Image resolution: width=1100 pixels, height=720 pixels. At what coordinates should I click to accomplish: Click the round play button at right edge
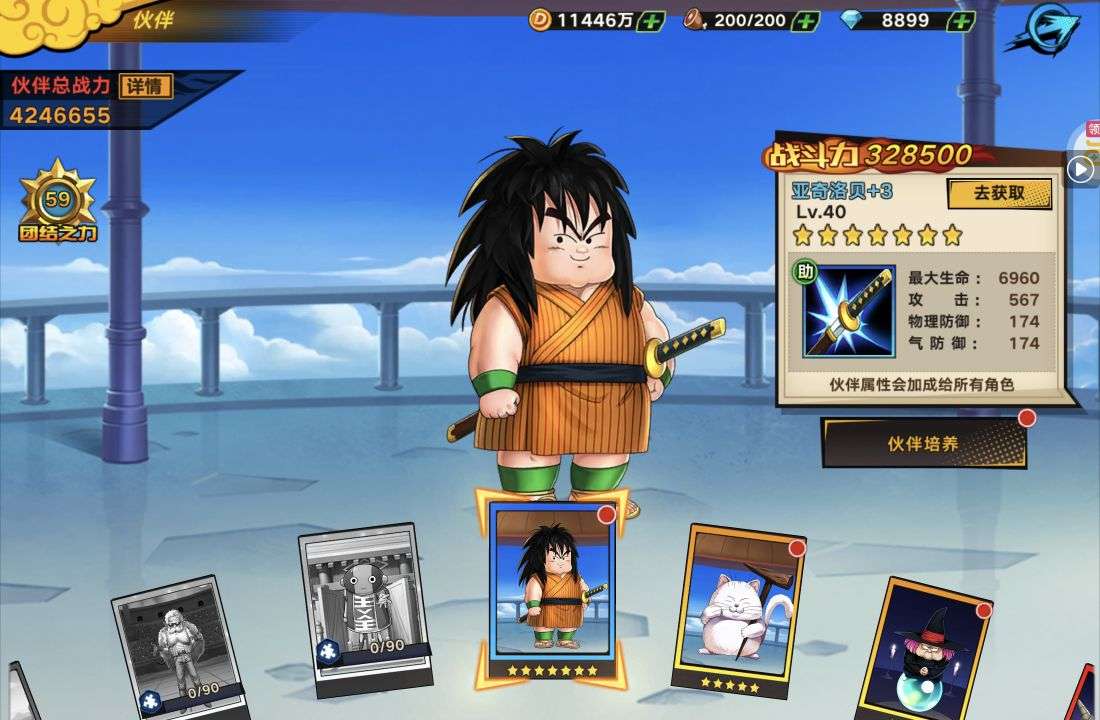point(1080,170)
